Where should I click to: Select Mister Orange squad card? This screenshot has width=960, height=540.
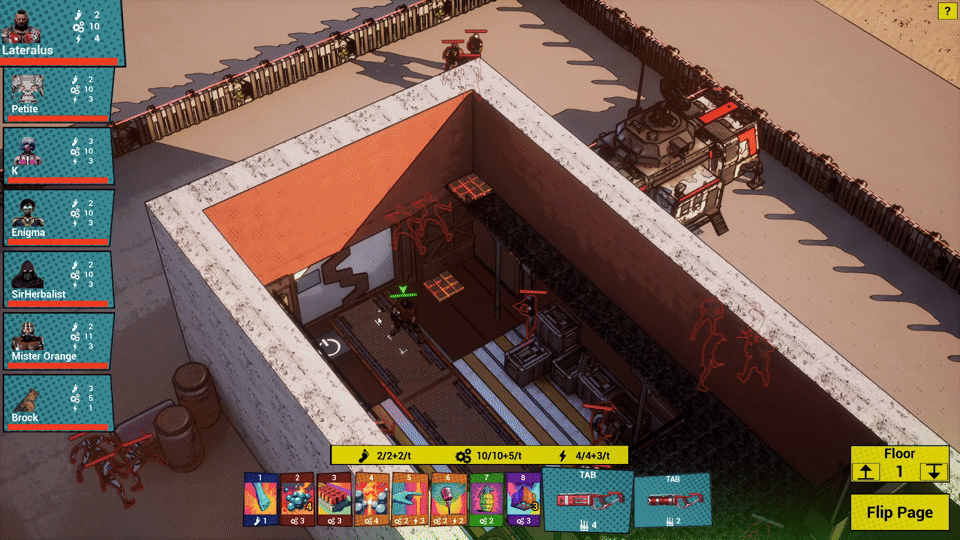[x=58, y=342]
